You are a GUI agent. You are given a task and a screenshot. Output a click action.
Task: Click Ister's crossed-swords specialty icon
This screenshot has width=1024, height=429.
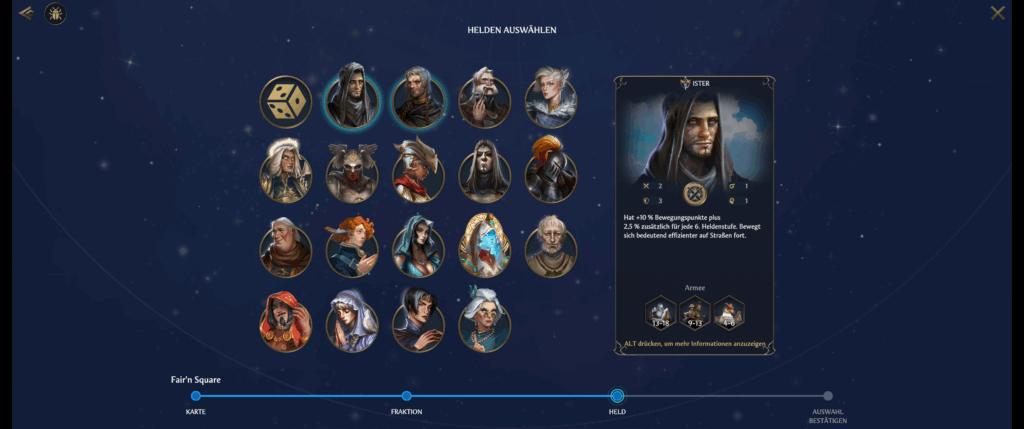point(695,193)
